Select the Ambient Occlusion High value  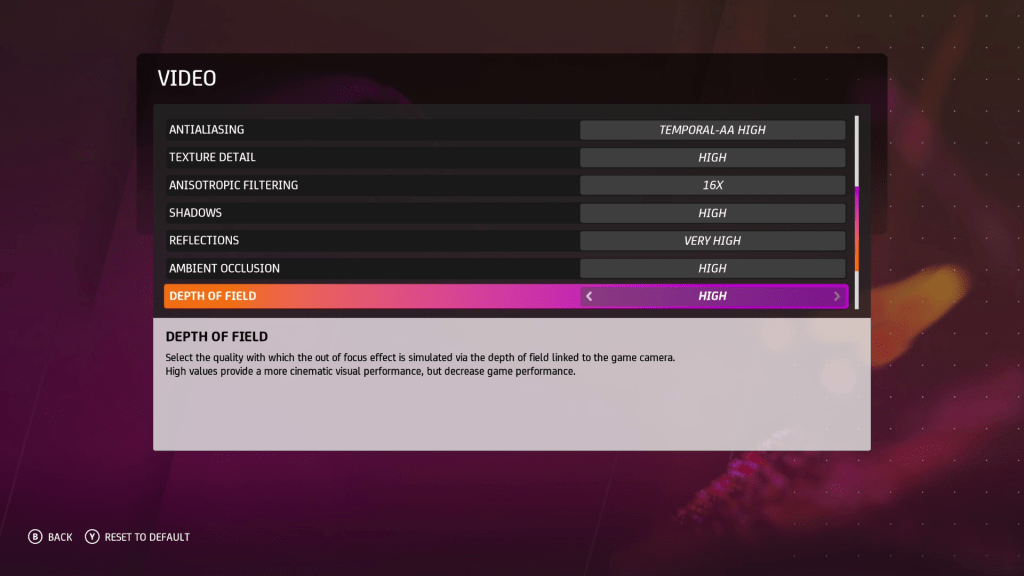(x=712, y=268)
